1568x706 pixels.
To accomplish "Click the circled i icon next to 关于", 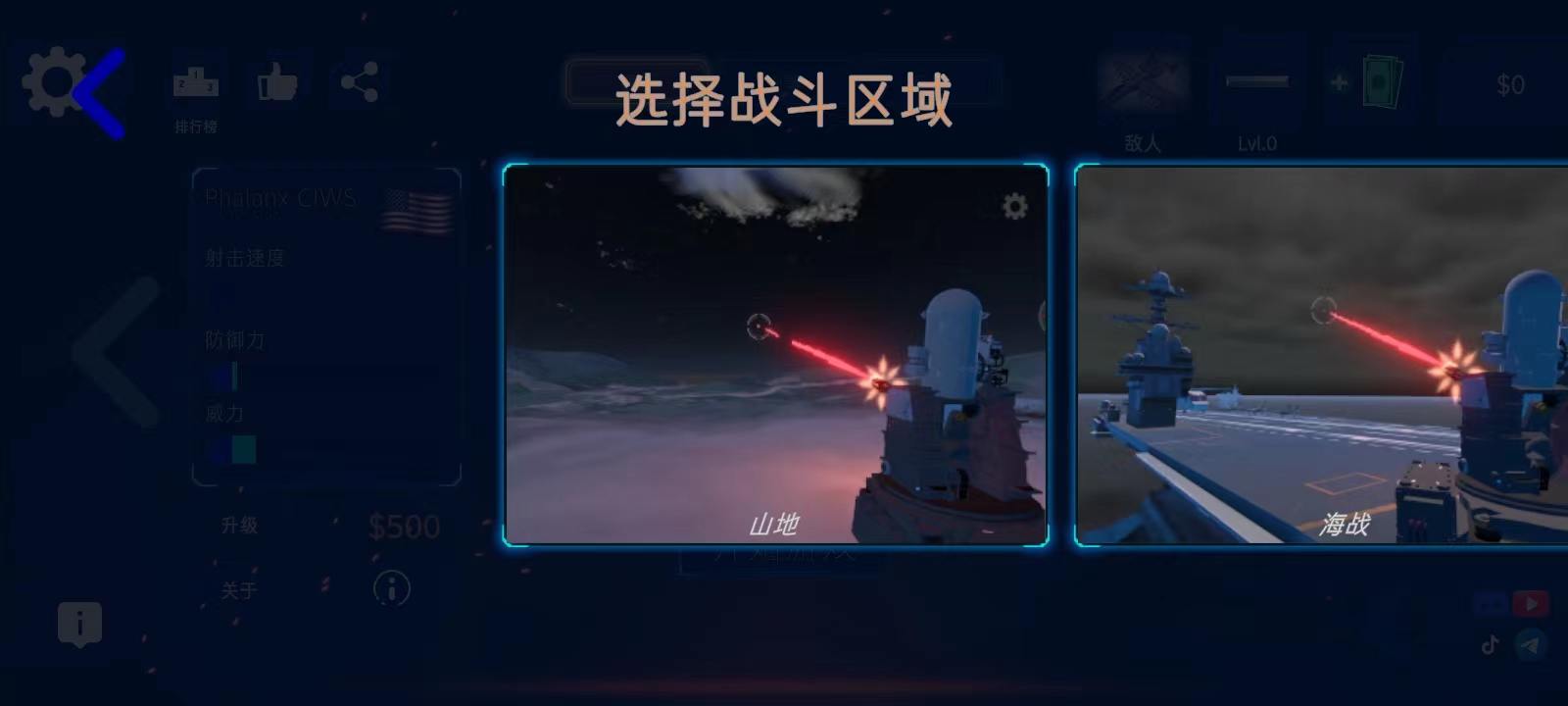I will 391,588.
